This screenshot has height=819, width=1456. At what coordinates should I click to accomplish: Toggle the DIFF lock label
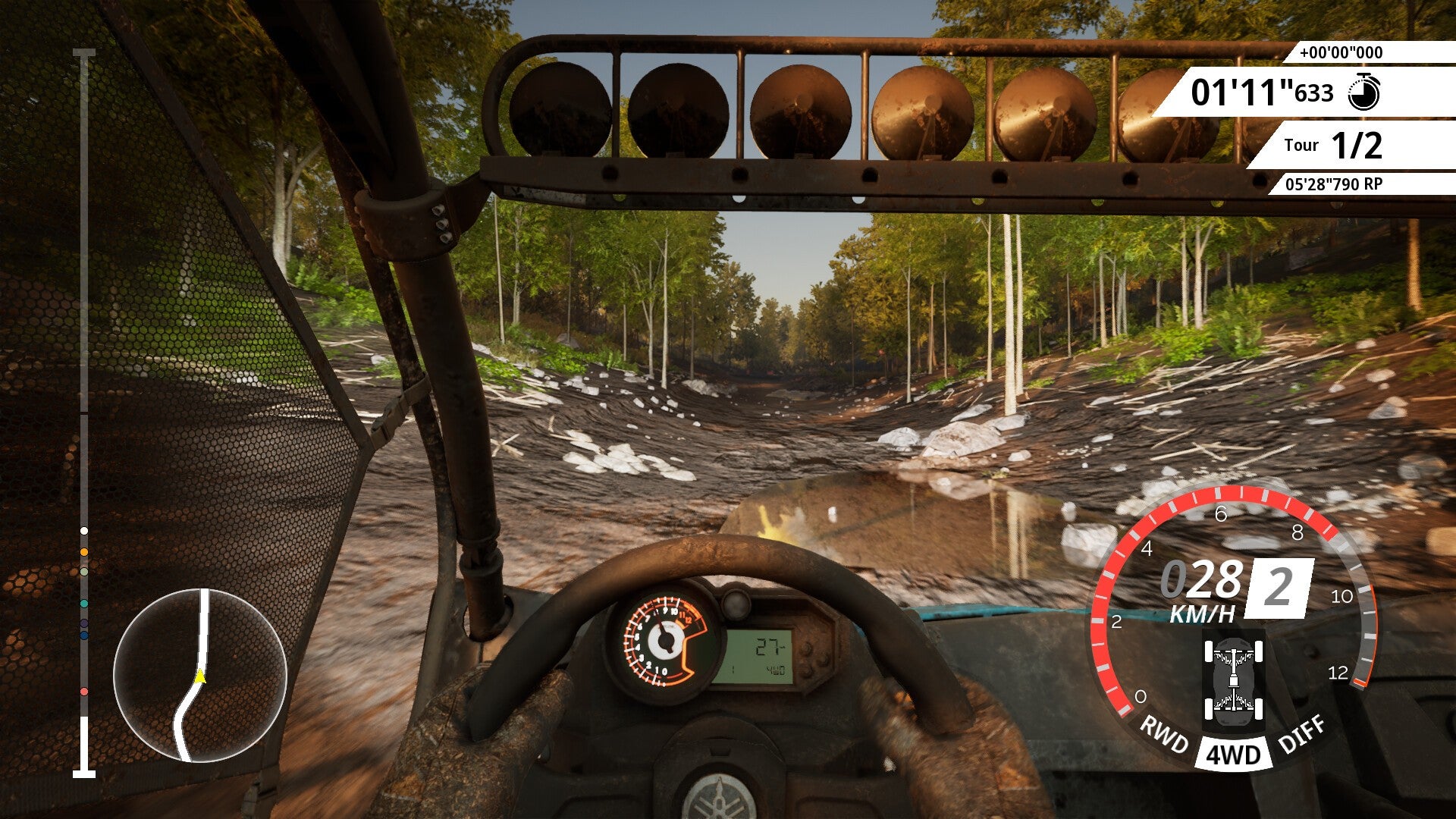click(1302, 734)
